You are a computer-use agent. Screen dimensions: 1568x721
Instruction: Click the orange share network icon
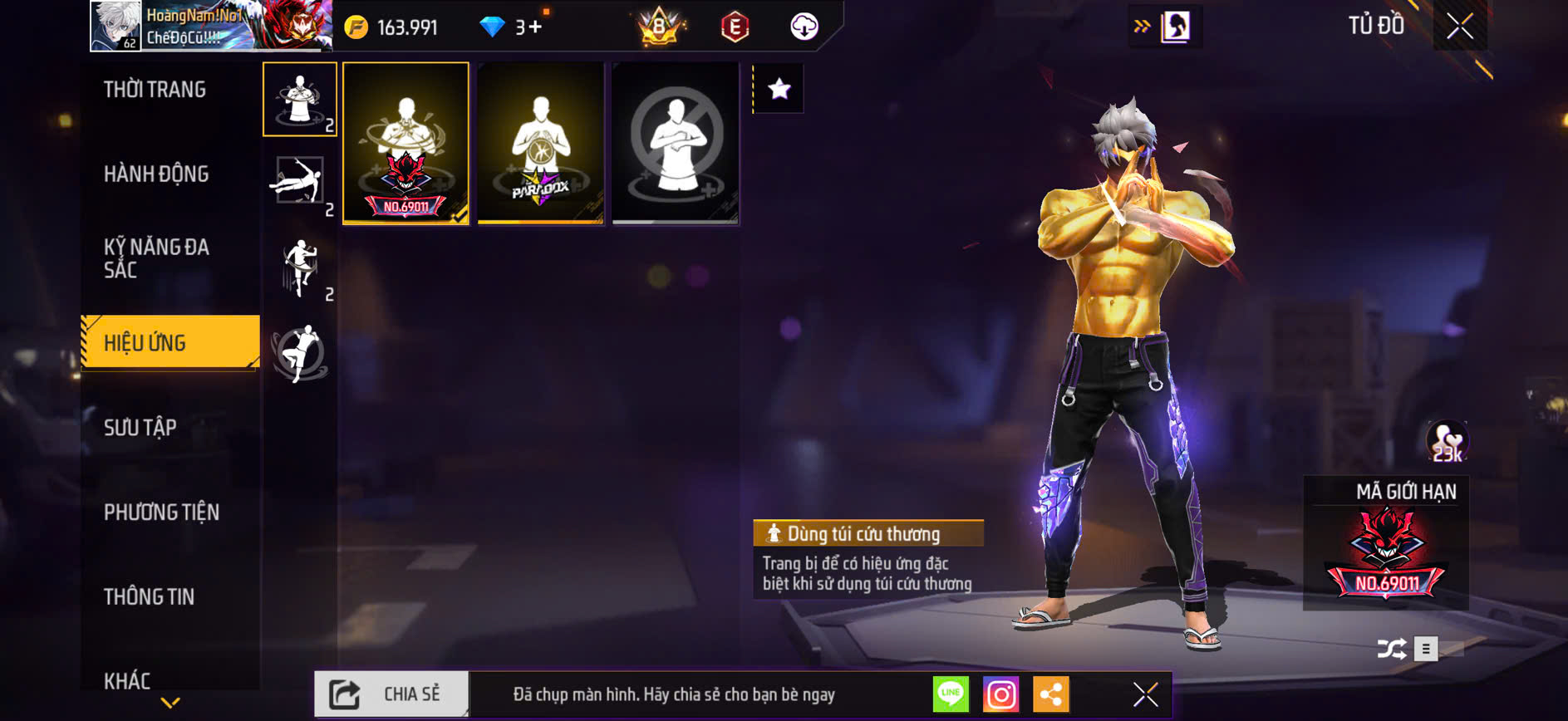tap(1052, 694)
